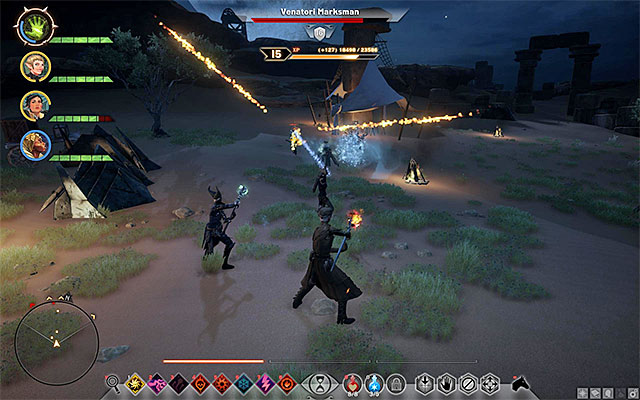Select the glowing green hand party portrait

point(34,27)
